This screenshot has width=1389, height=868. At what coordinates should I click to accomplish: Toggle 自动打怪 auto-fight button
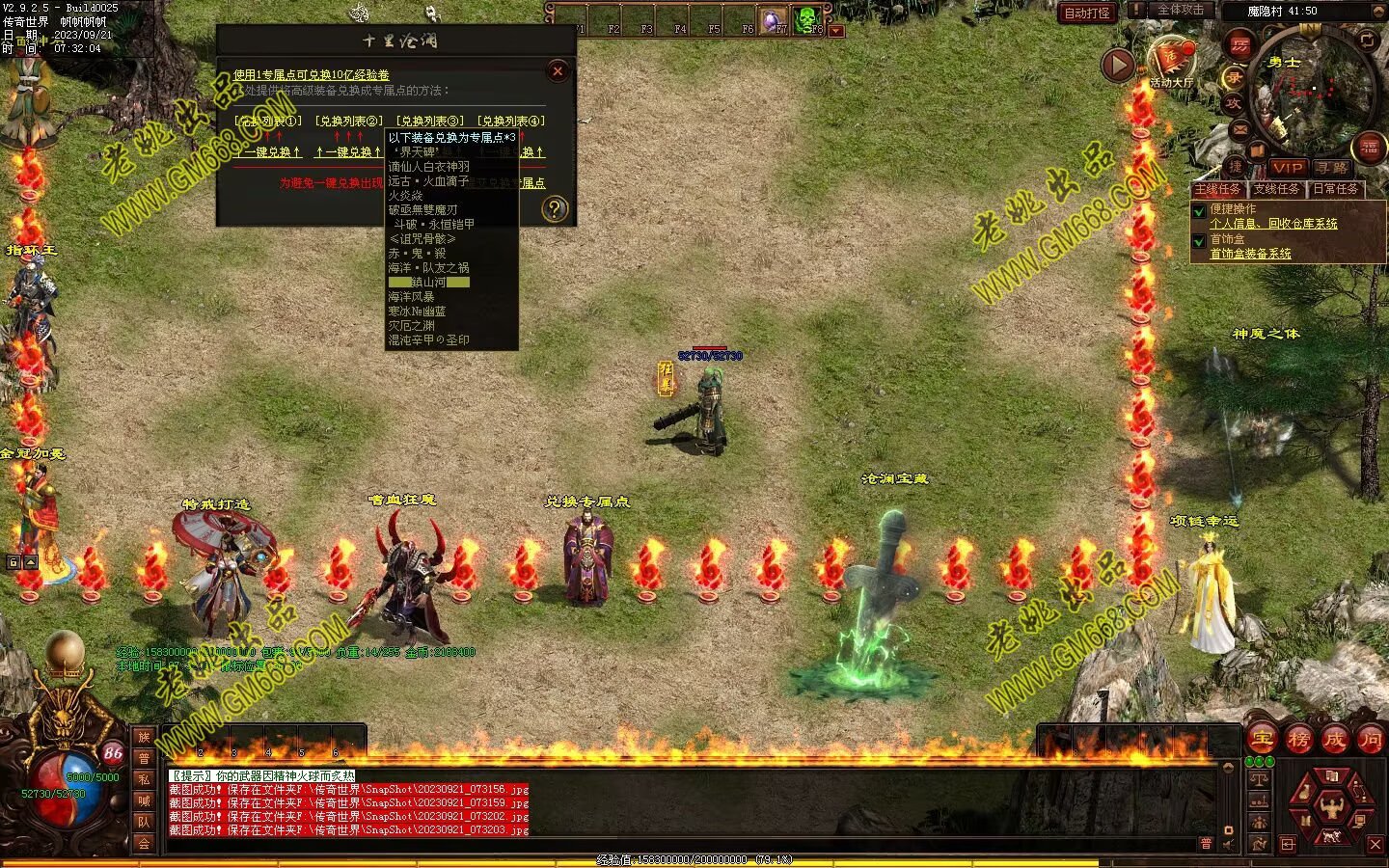(x=1087, y=13)
